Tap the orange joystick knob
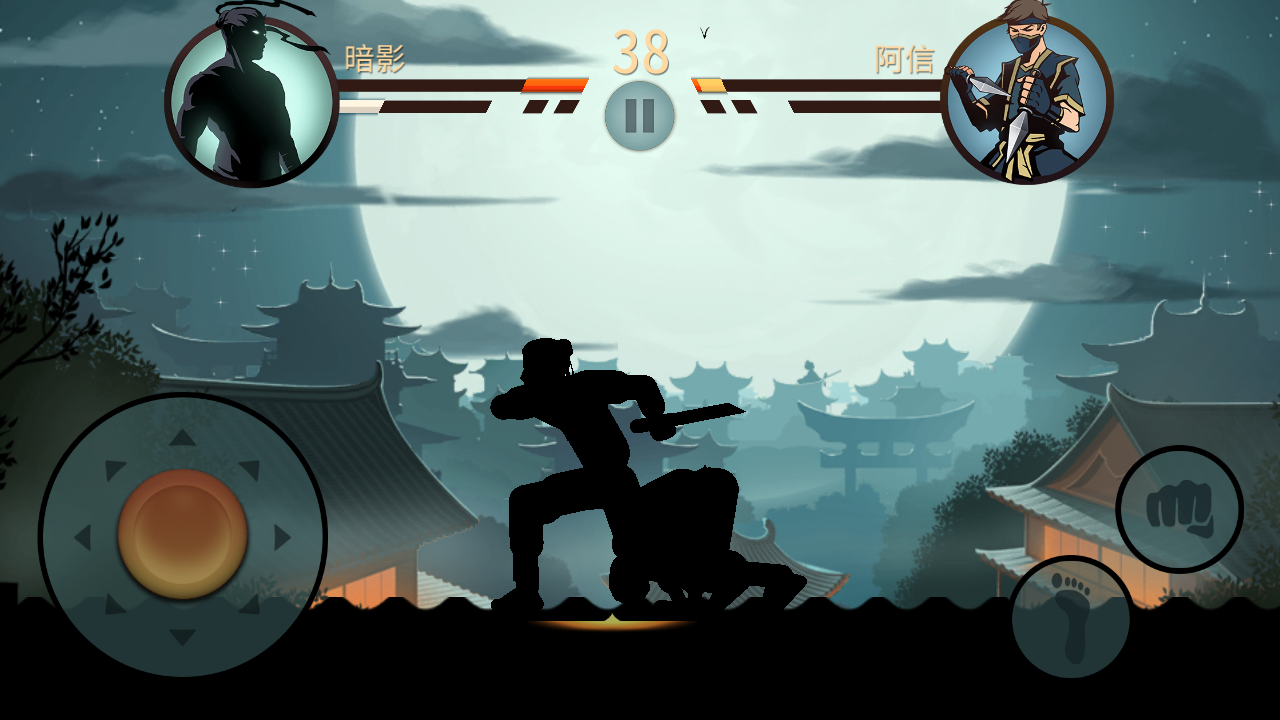 (x=182, y=535)
